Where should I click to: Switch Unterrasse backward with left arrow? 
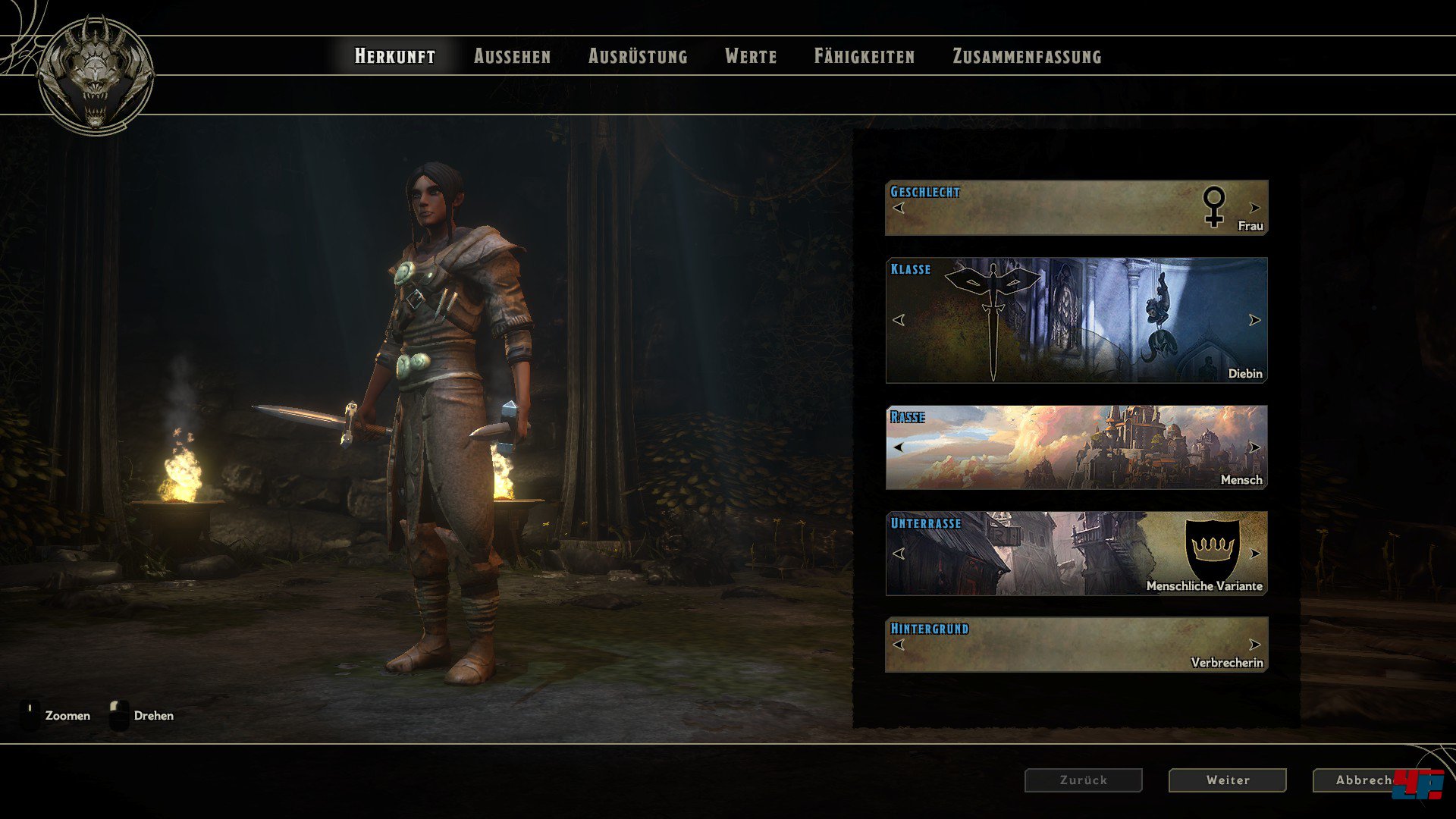899,554
